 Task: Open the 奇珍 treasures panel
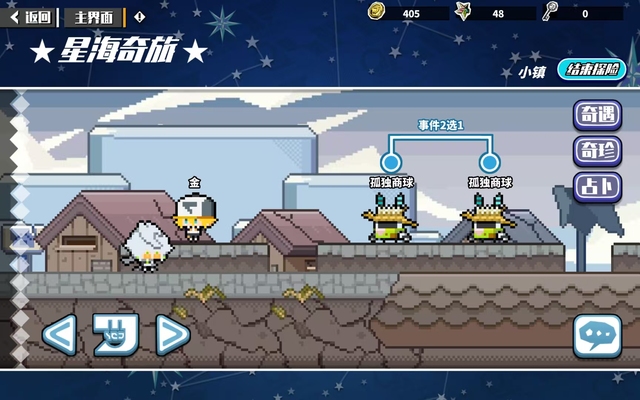click(x=597, y=151)
